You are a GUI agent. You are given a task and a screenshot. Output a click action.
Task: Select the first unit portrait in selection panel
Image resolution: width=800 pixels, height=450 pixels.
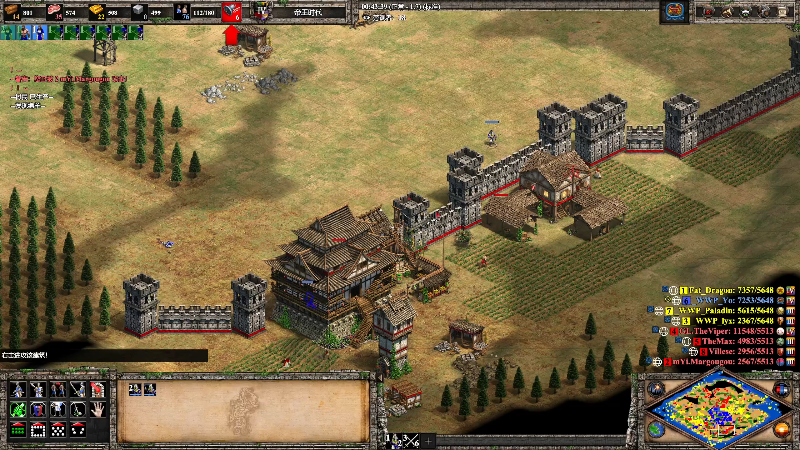click(133, 391)
